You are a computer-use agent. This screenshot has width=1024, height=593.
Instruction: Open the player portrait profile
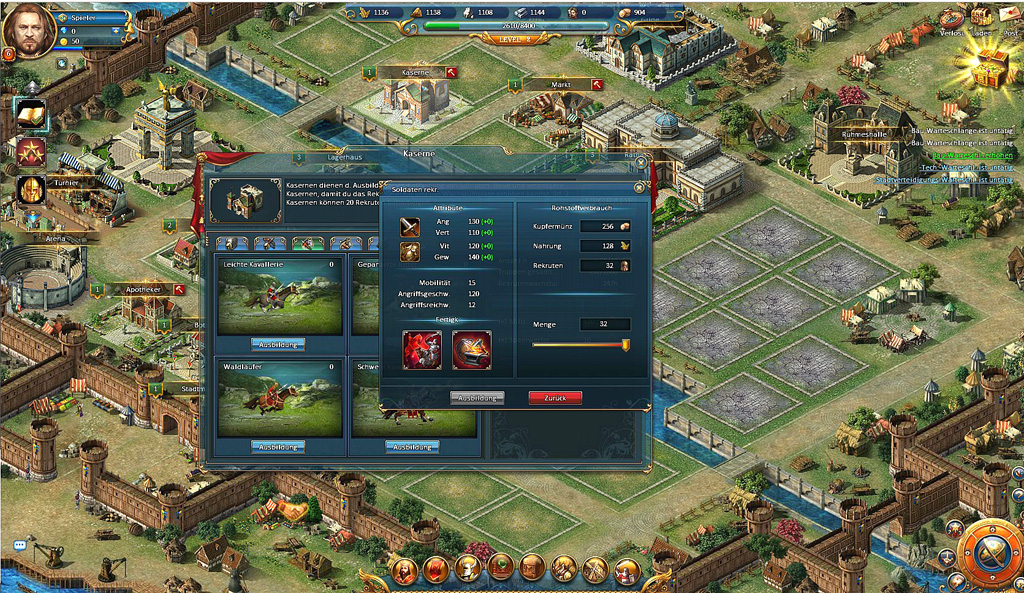[28, 30]
